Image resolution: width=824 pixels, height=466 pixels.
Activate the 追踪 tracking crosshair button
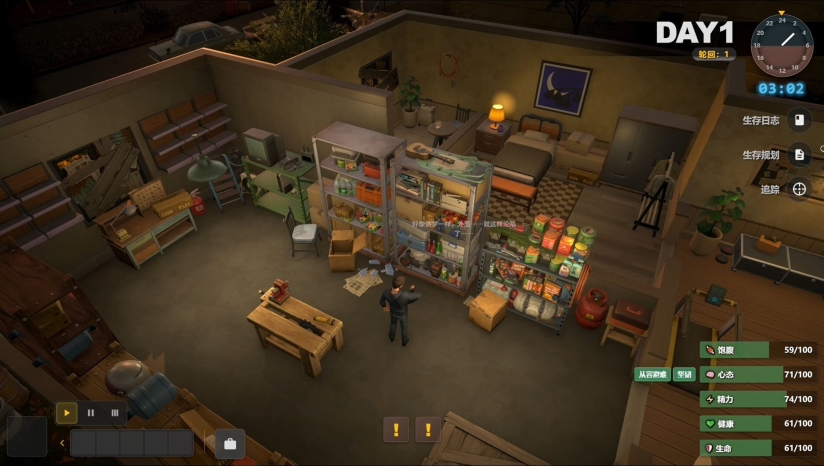799,189
